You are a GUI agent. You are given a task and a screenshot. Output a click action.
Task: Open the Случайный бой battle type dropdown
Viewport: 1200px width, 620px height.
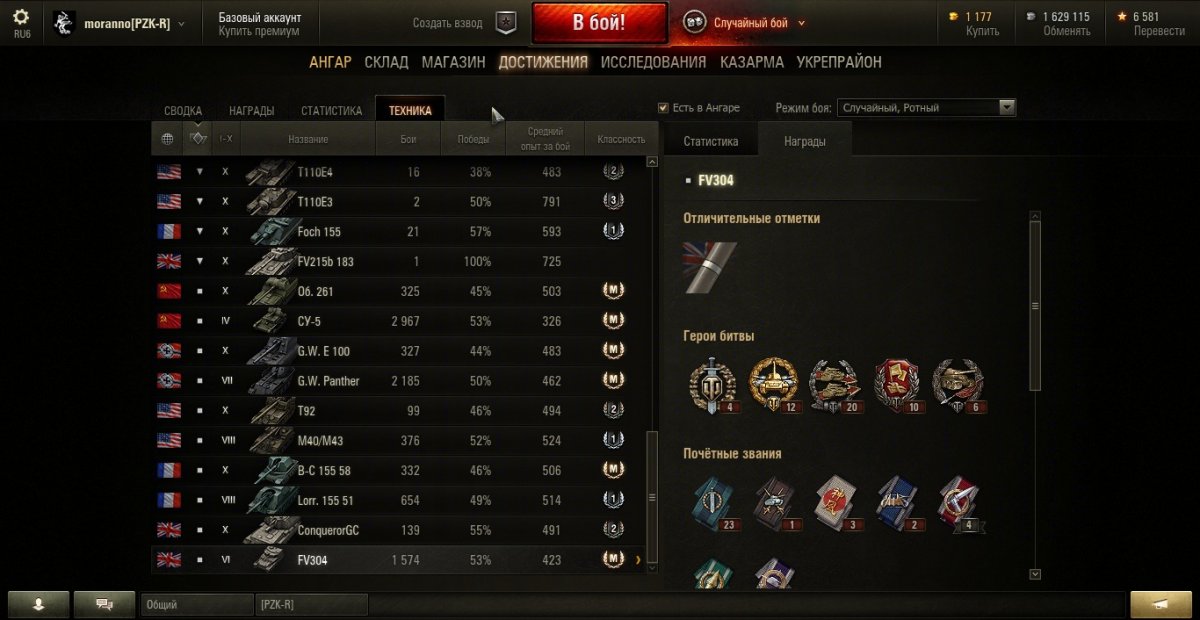click(x=745, y=23)
